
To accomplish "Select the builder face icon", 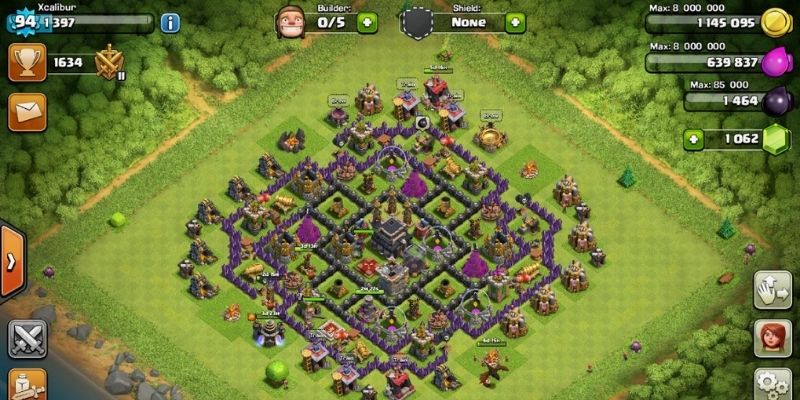I will (291, 21).
